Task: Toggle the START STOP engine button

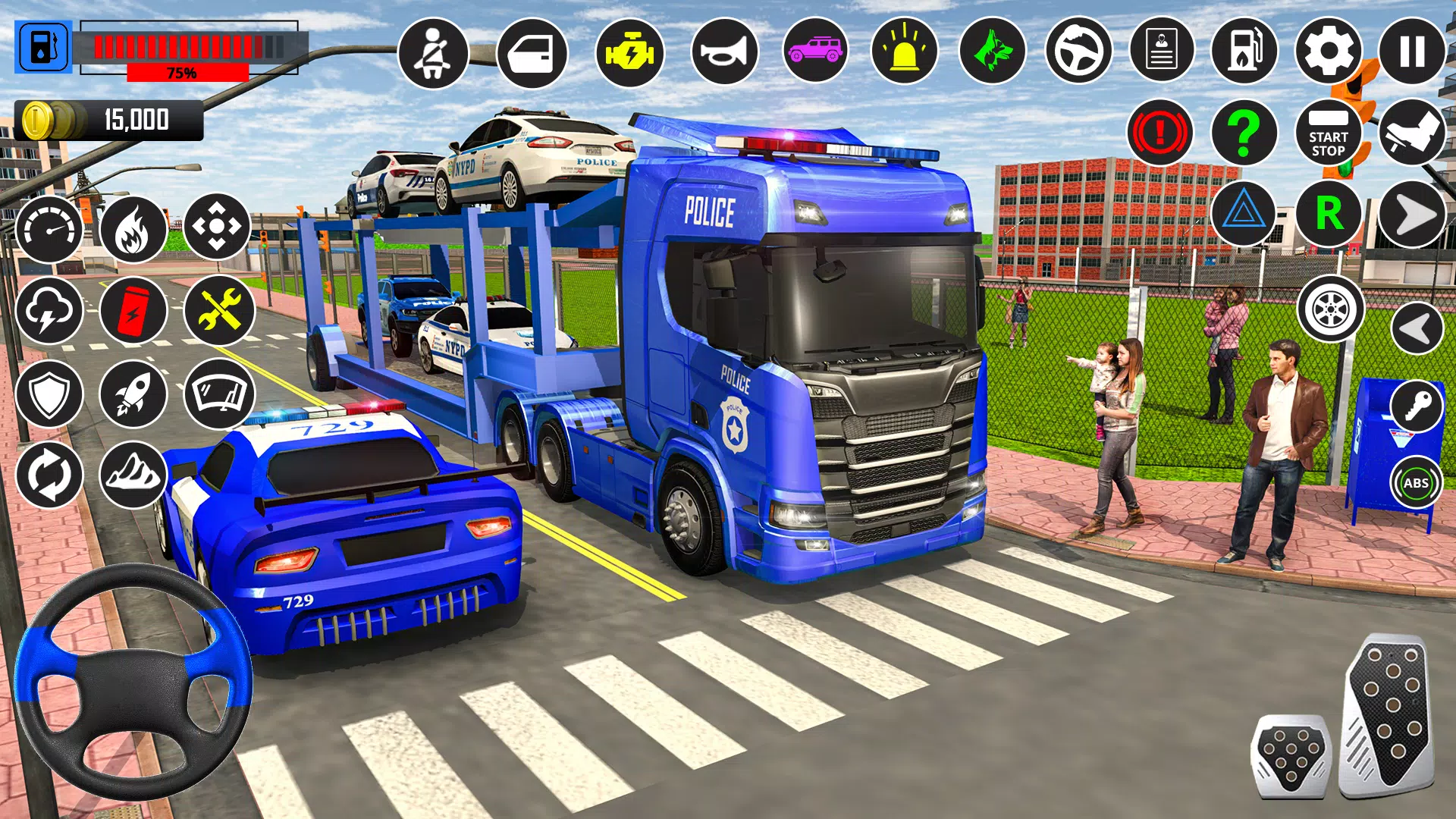Action: 1328,133
